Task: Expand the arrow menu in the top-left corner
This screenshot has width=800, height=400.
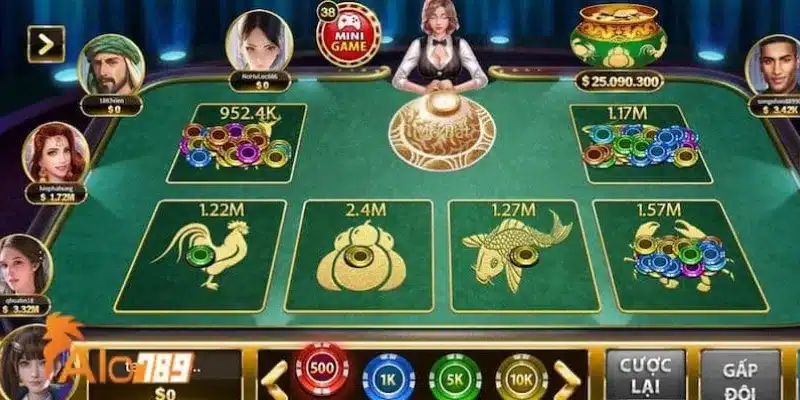Action: coord(46,44)
